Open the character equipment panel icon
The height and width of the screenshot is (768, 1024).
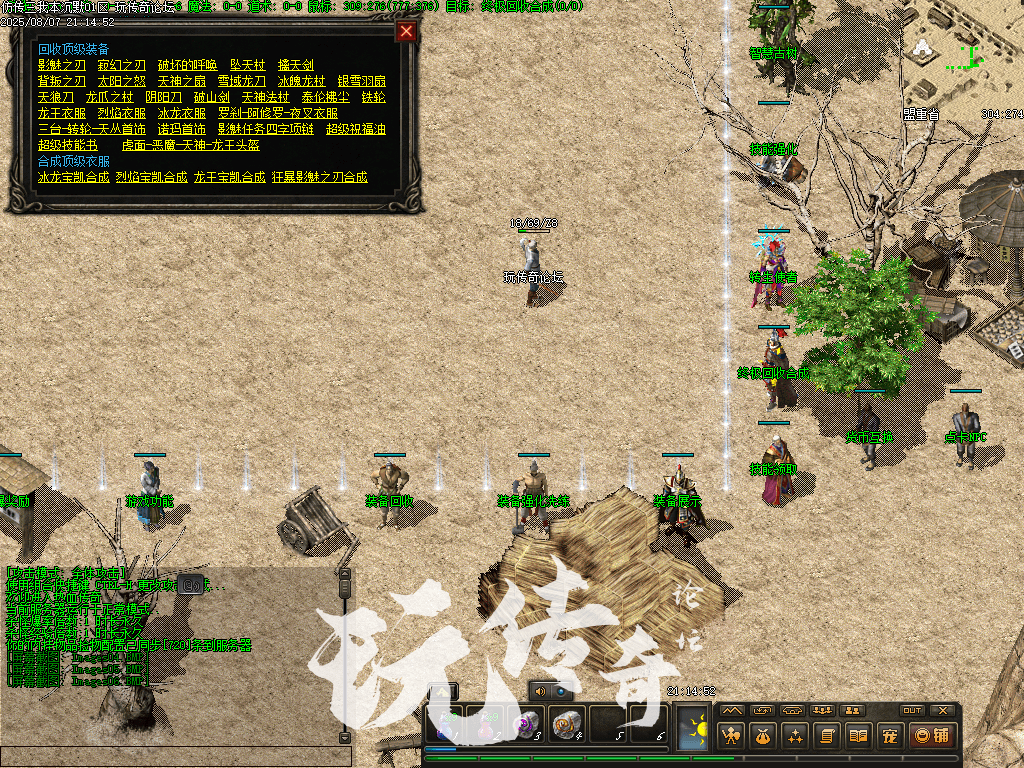click(x=731, y=737)
